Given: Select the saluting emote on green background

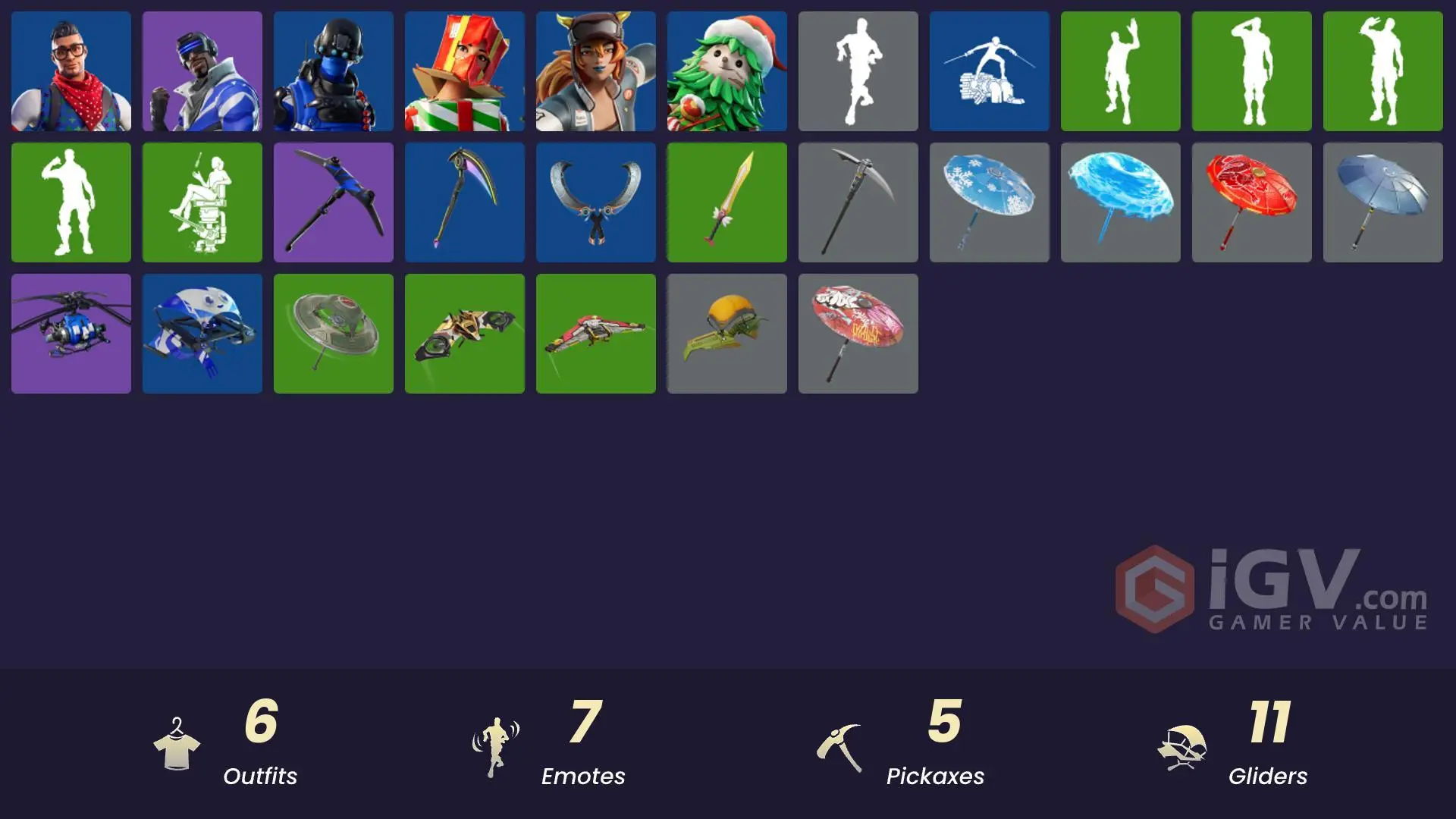Looking at the screenshot, I should coord(1251,71).
